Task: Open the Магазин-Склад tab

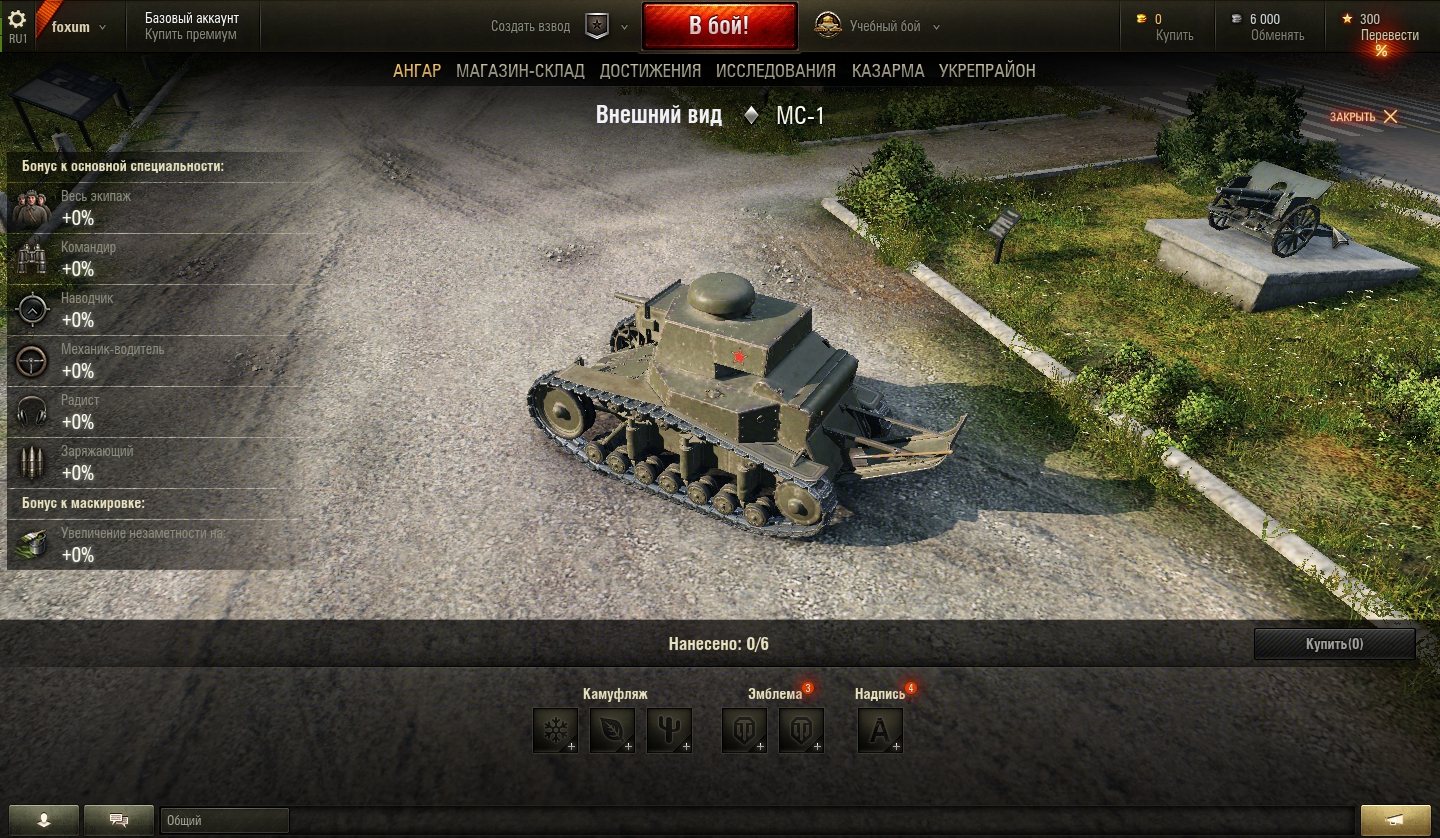Action: pos(520,71)
